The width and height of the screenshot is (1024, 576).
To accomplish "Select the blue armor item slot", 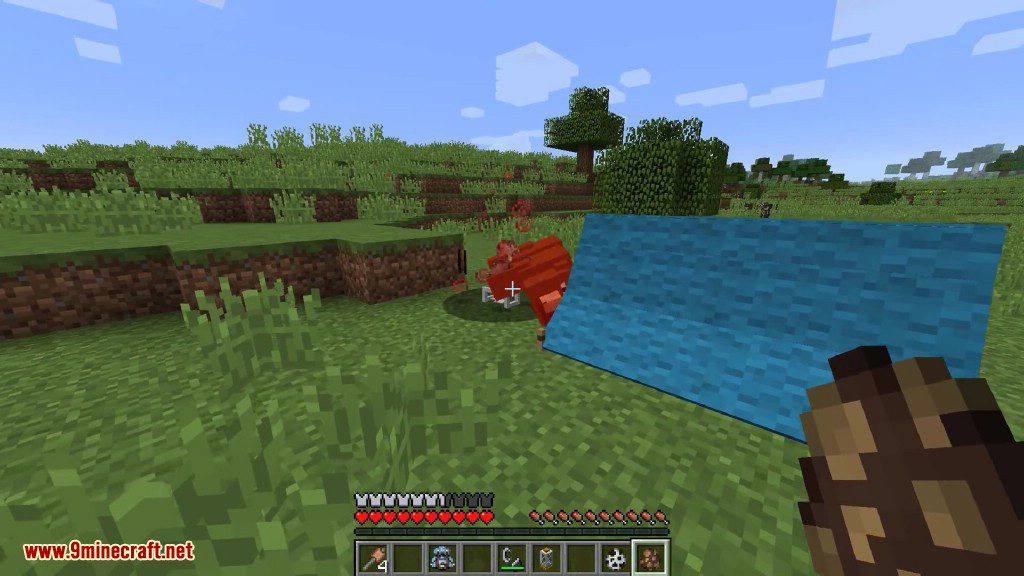I will (440, 558).
